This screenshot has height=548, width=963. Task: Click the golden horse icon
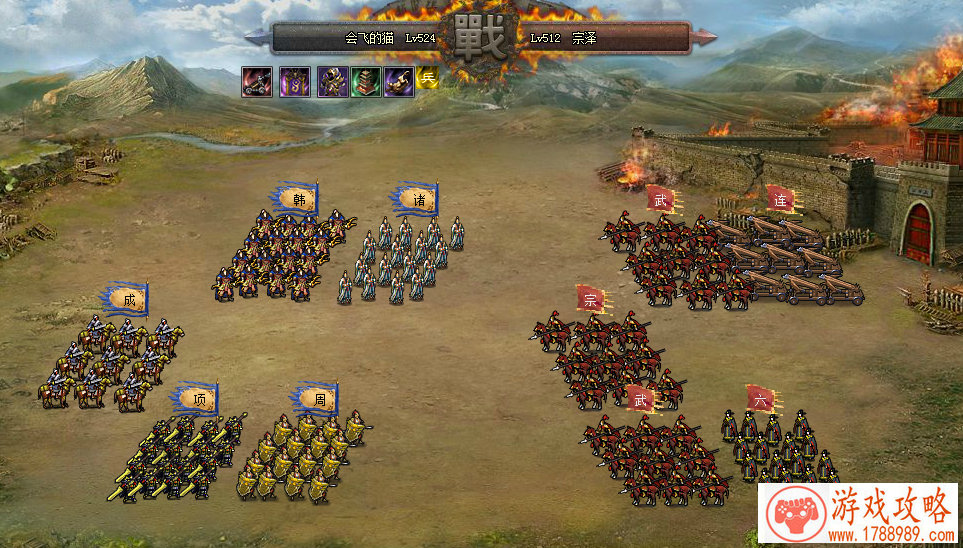[x=399, y=82]
